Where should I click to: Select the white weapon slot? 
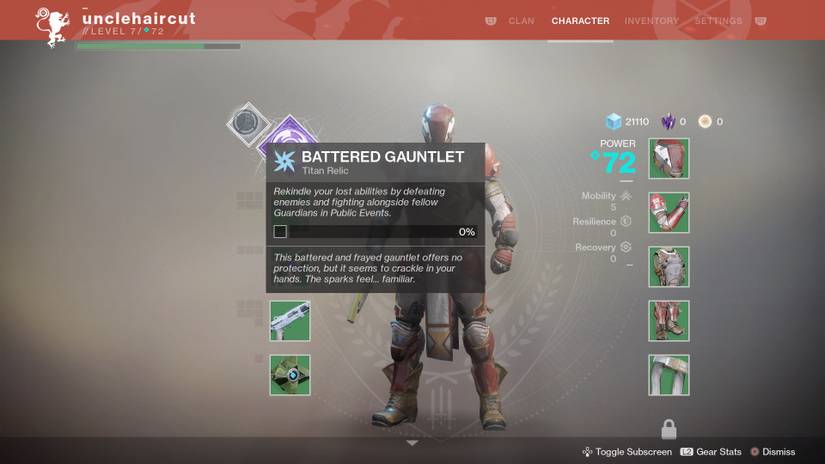[289, 321]
